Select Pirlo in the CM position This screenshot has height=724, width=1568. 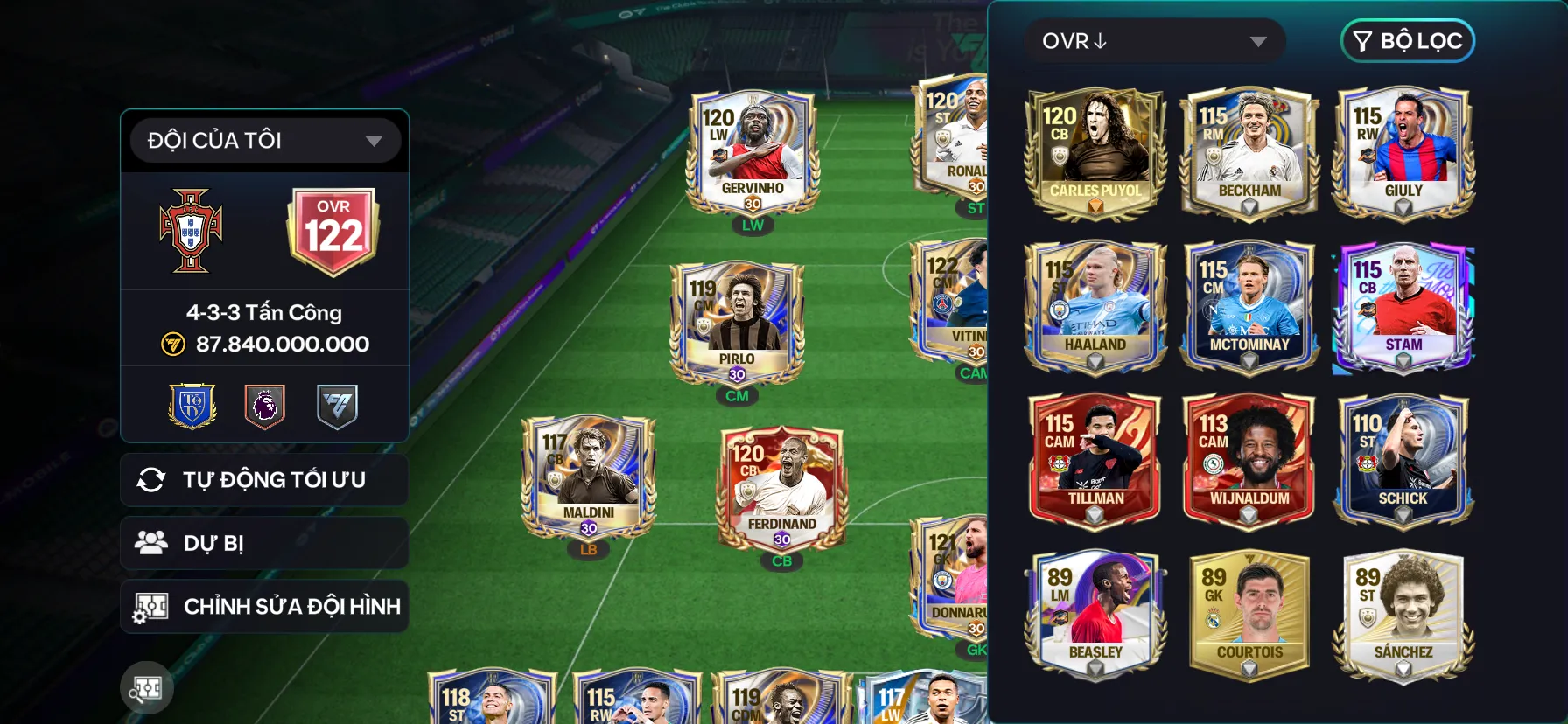(737, 324)
